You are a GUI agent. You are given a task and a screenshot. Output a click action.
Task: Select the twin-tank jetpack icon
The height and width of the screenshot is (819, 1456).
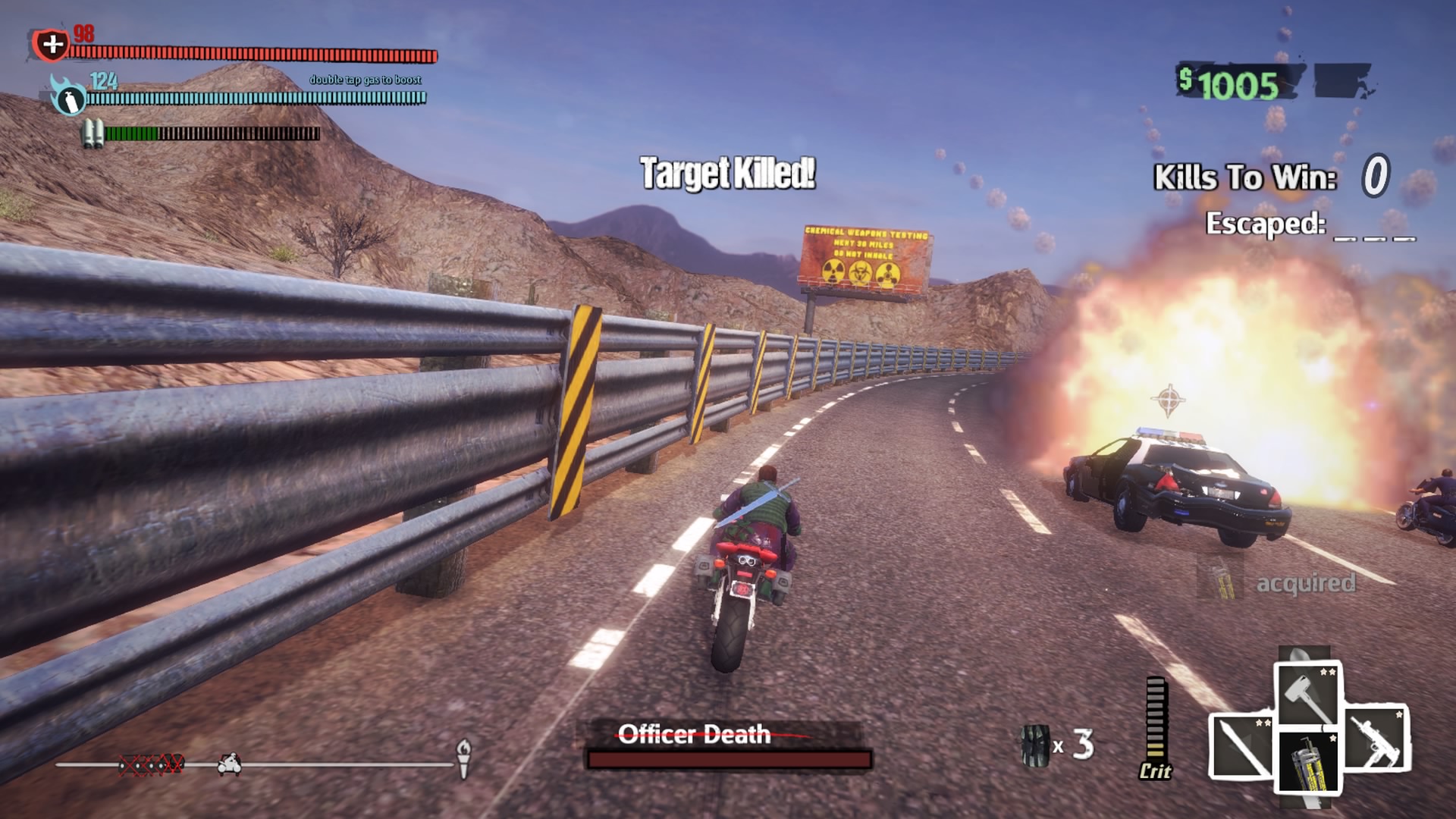point(93,133)
